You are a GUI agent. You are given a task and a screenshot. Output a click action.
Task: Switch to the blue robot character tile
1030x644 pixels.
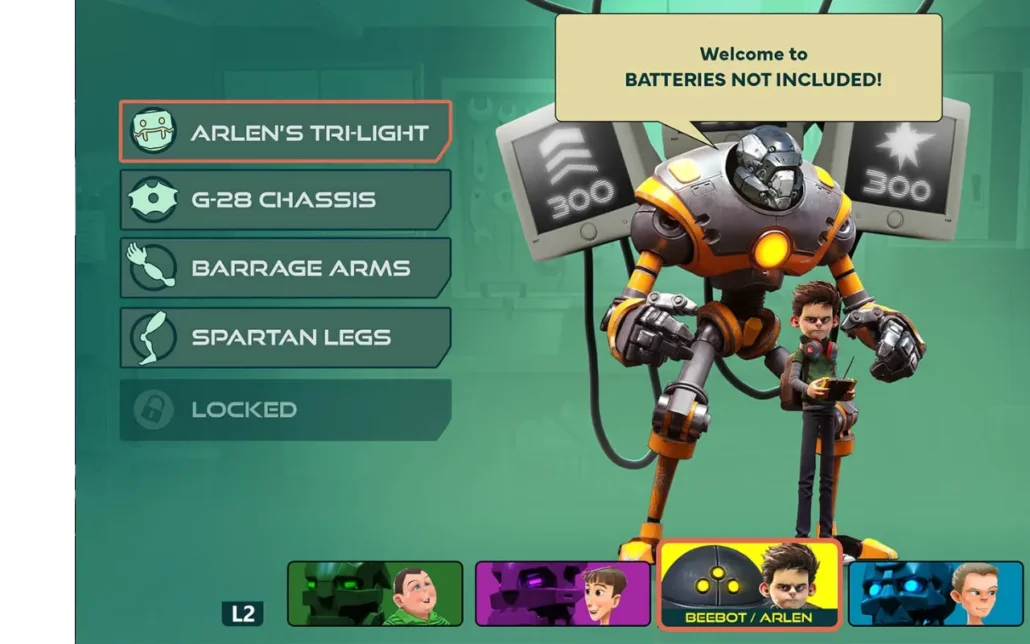tap(935, 593)
